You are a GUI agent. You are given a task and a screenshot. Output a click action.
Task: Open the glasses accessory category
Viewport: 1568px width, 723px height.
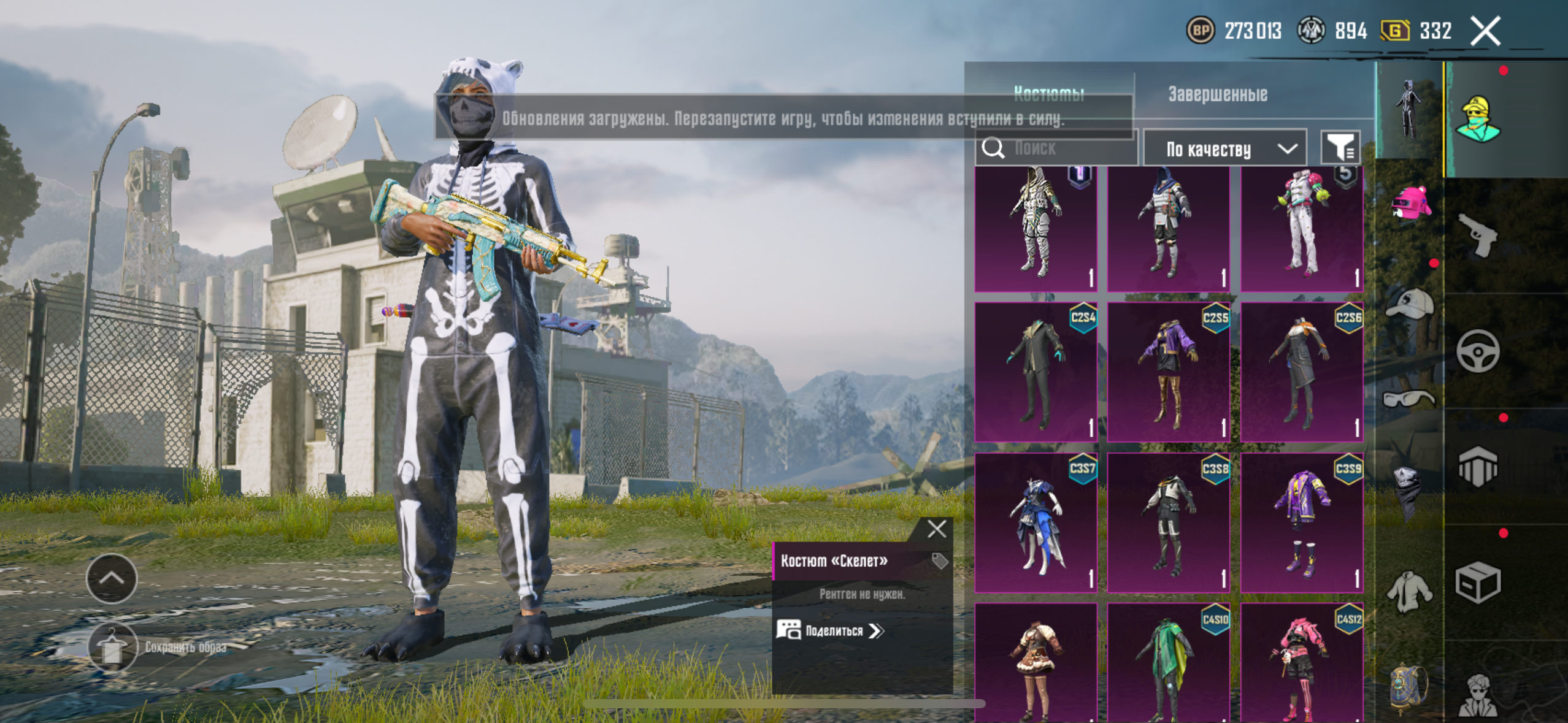[1409, 400]
